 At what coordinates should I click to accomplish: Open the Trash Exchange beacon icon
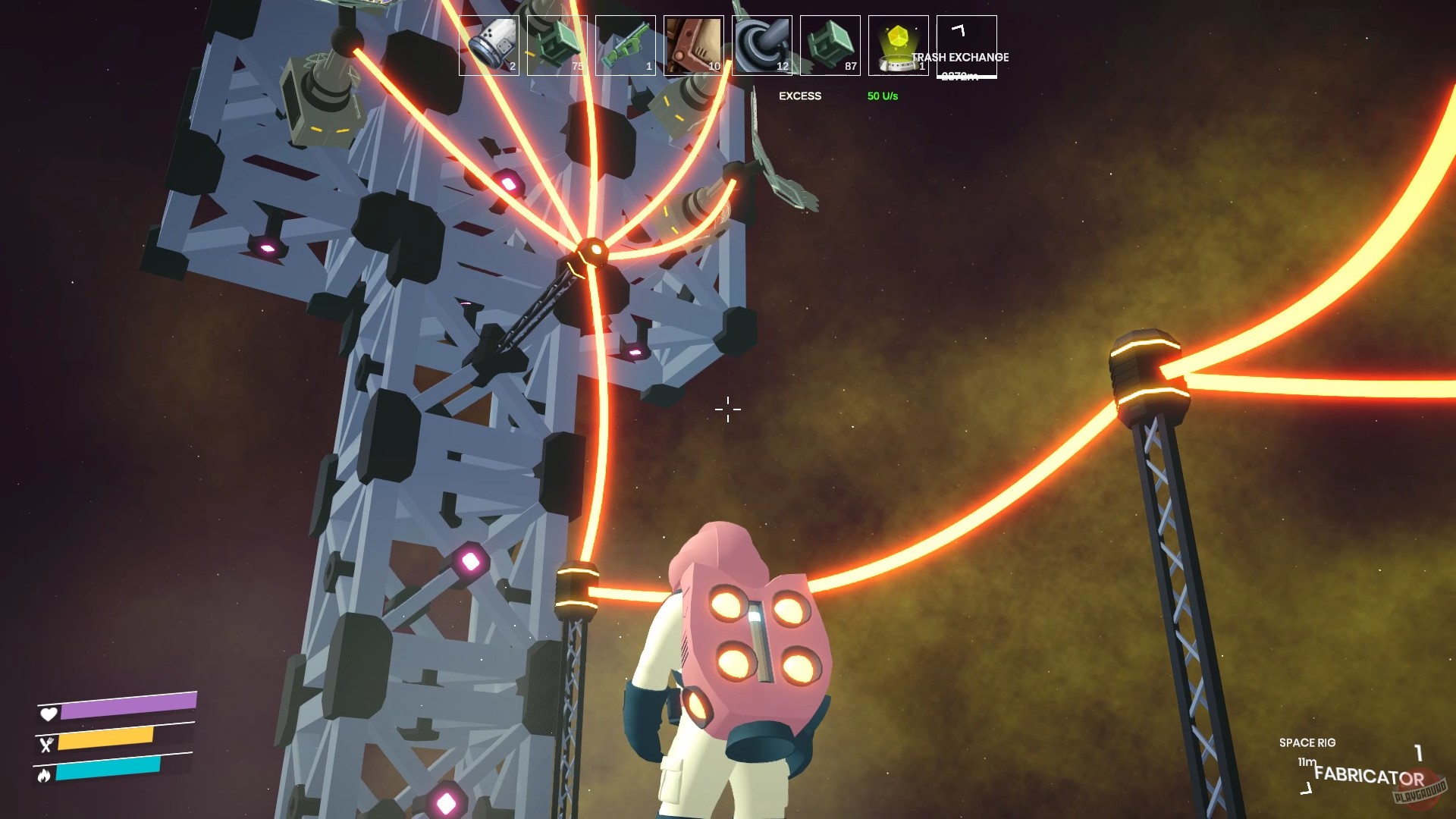click(897, 44)
